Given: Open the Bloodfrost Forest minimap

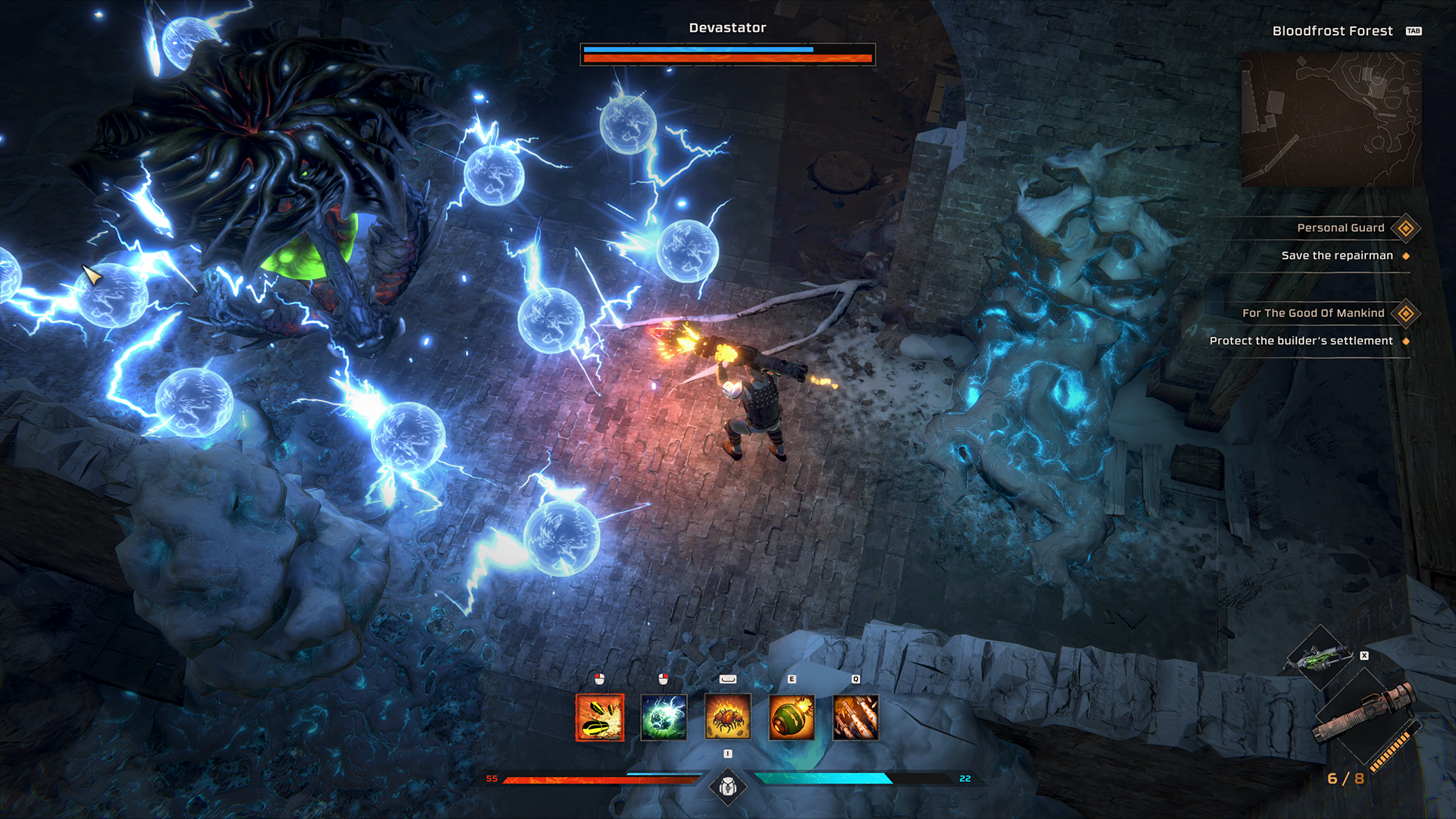Looking at the screenshot, I should click(1331, 120).
